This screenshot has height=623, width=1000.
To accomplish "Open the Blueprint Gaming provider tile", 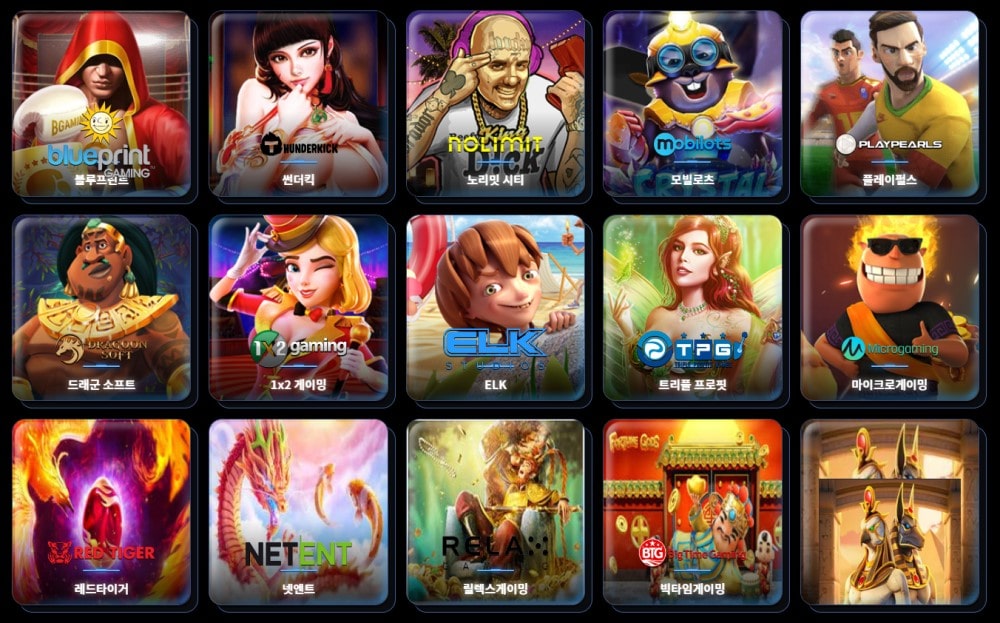I will pyautogui.click(x=101, y=104).
